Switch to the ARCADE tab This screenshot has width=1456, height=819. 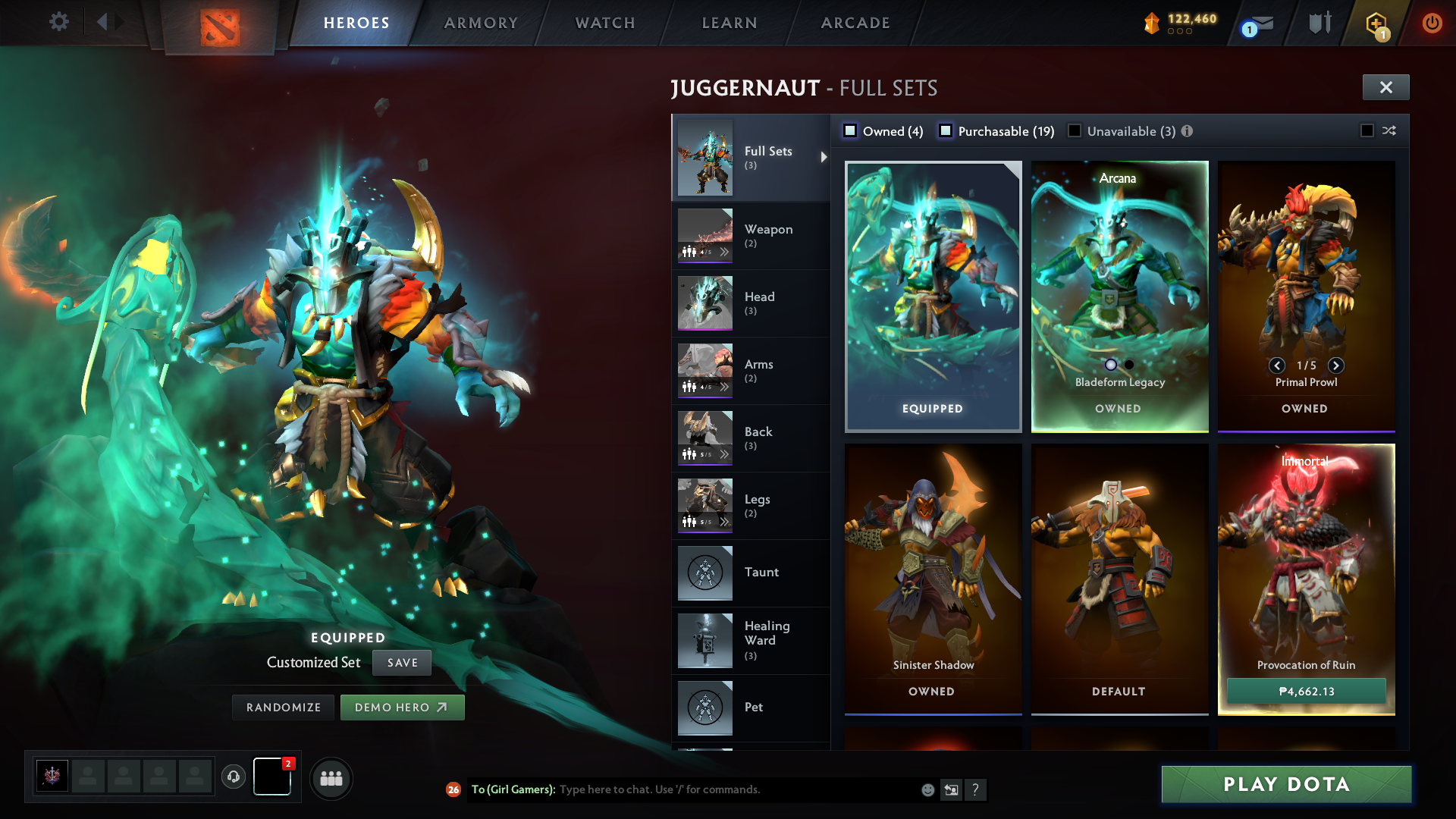point(854,23)
